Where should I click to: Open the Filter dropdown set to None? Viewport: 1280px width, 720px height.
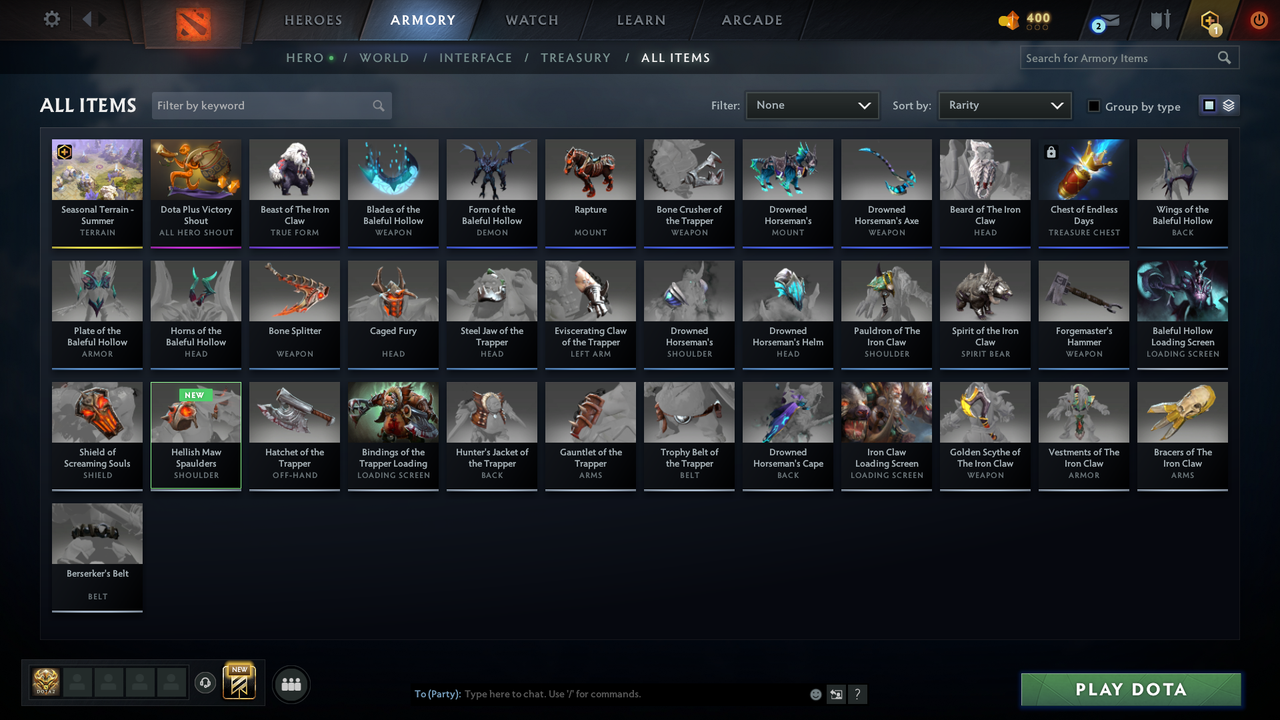810,105
